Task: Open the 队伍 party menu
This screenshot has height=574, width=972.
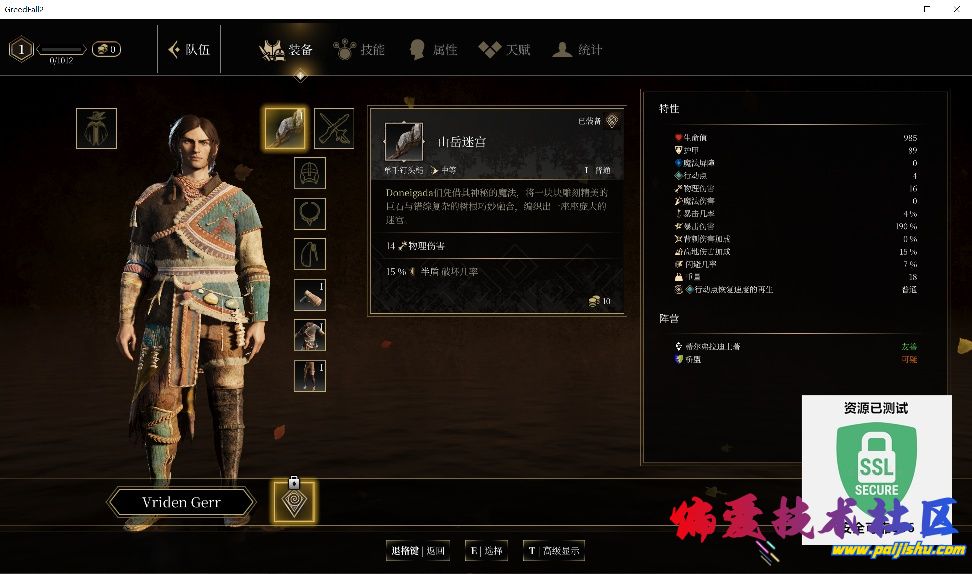Action: click(x=190, y=49)
